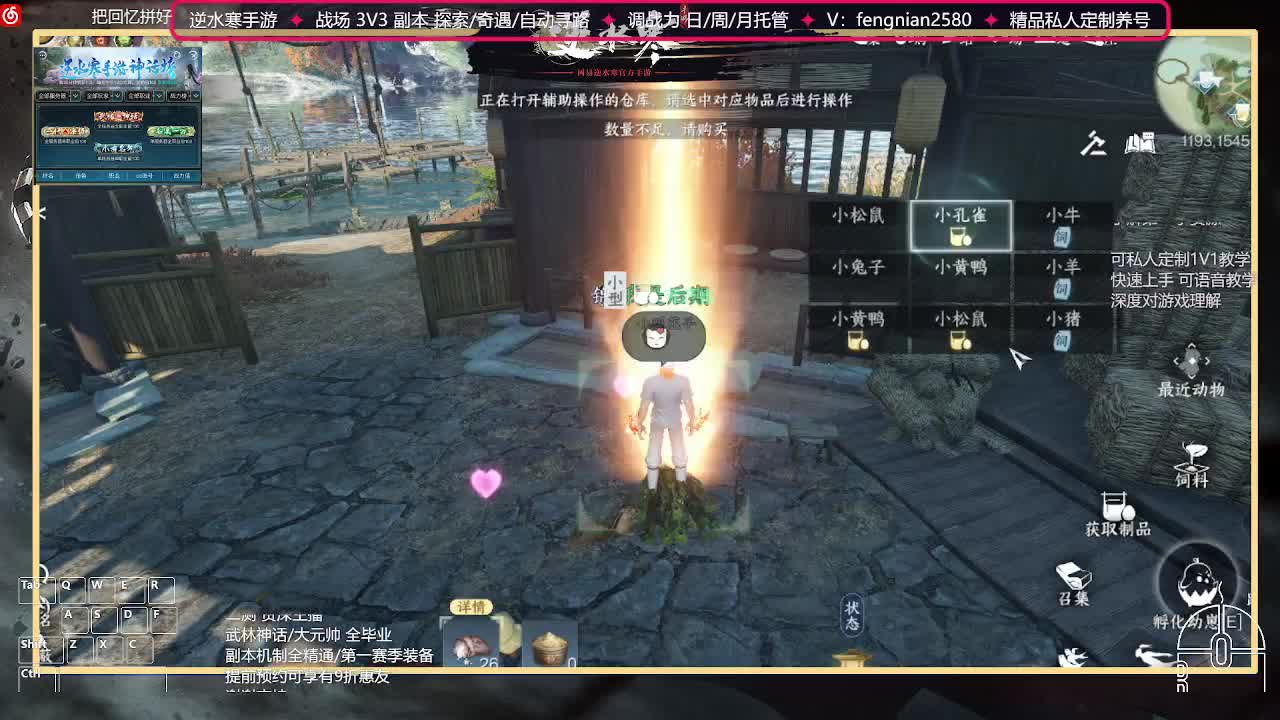The height and width of the screenshot is (720, 1280).
Task: Click the milk product icon under 小黄鸭
Action: tap(857, 340)
